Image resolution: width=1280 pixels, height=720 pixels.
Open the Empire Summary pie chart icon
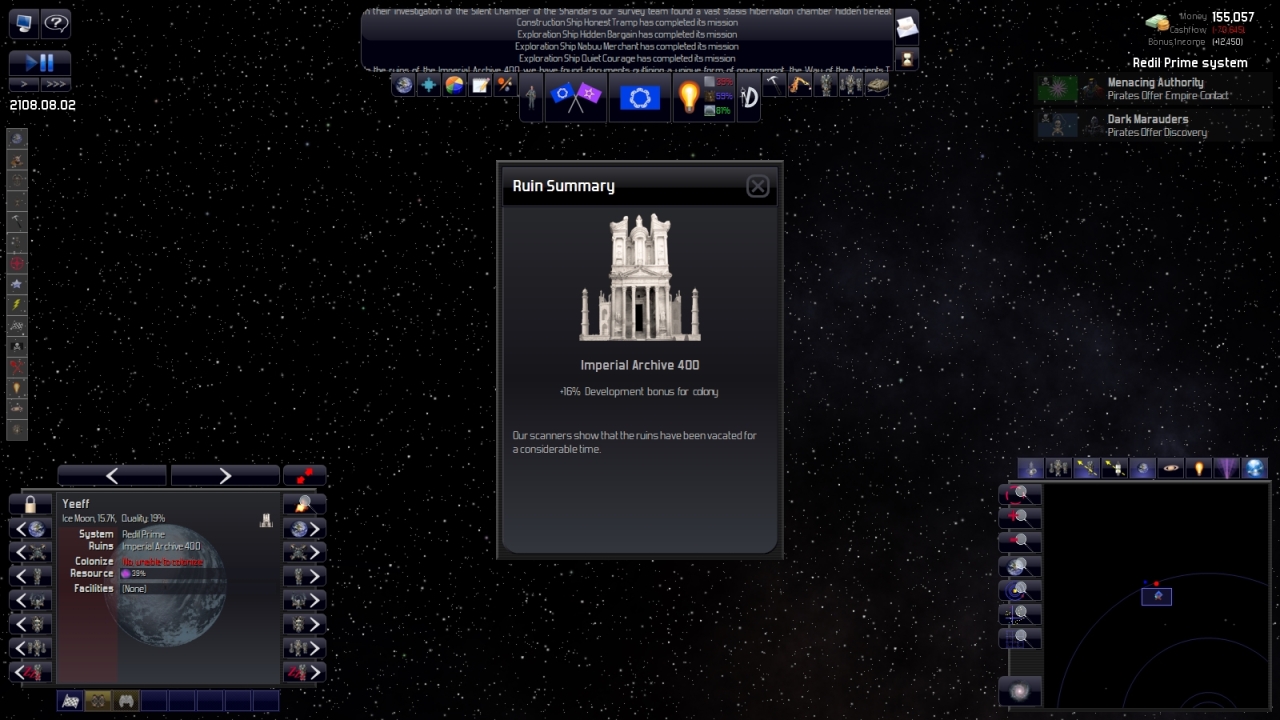point(454,85)
